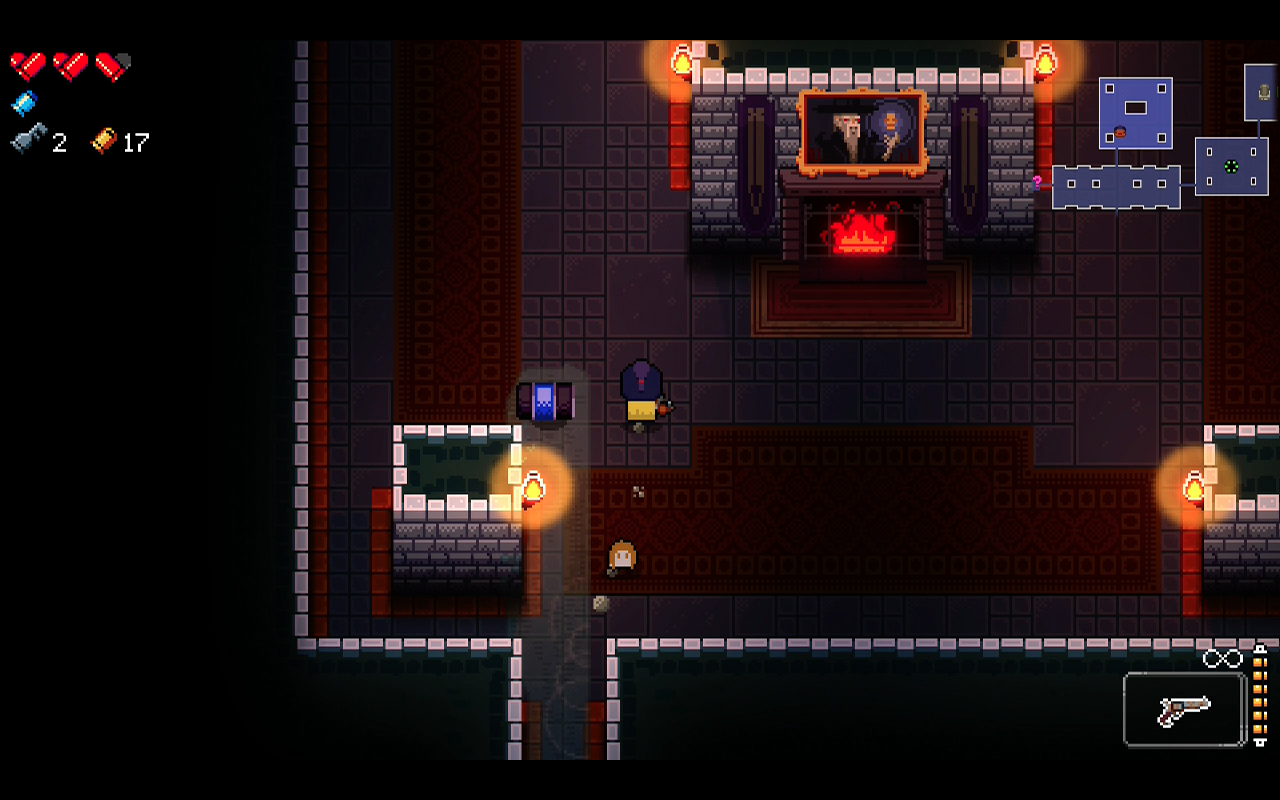Select the purple question mark minimap marker
This screenshot has width=1280, height=800.
pyautogui.click(x=1038, y=182)
